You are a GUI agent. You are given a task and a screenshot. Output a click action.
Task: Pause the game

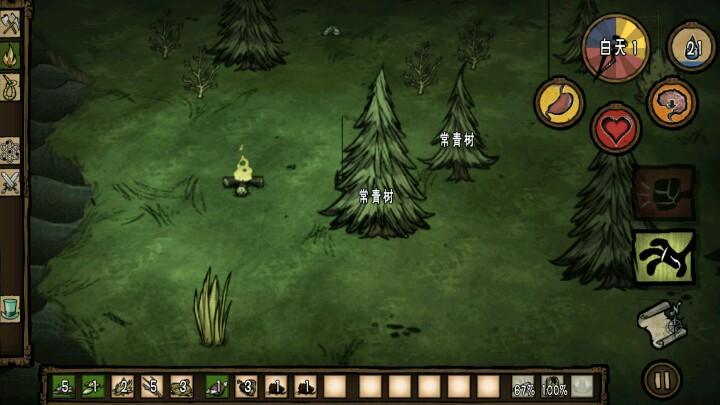[661, 379]
